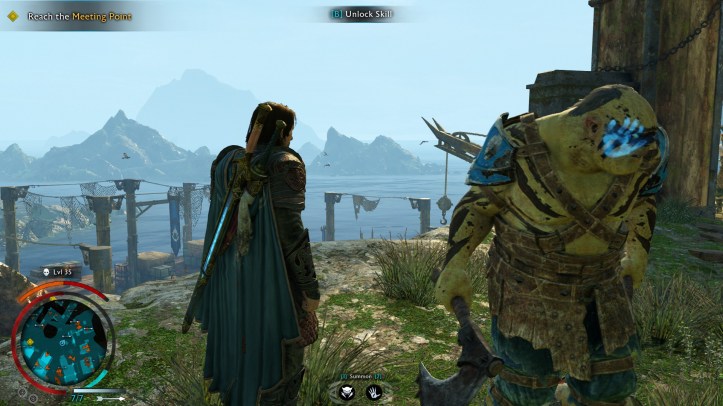Select the Reach the Meeting Point objective
723x406 pixels.
[70, 16]
